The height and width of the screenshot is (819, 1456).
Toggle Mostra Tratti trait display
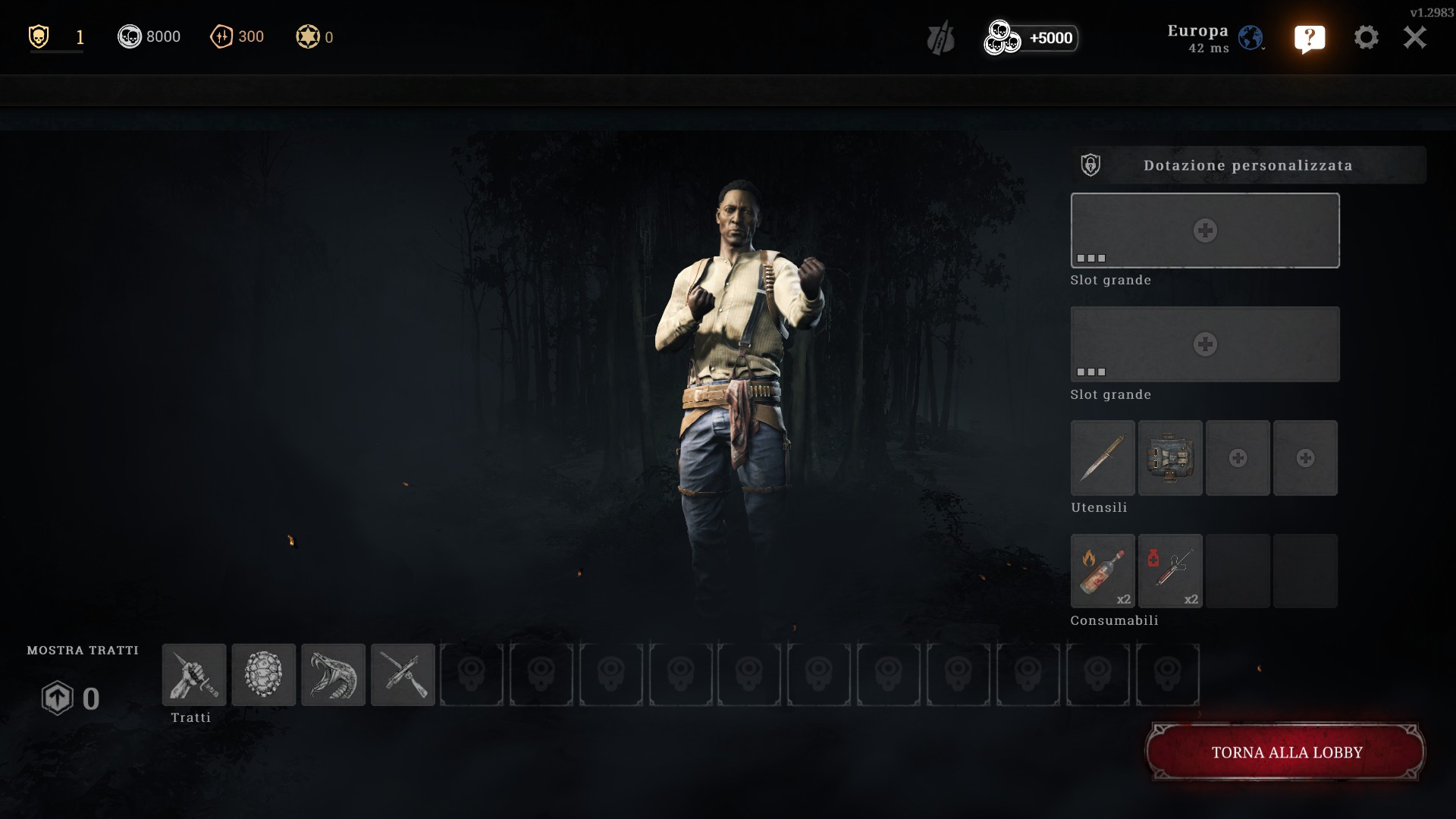point(83,651)
